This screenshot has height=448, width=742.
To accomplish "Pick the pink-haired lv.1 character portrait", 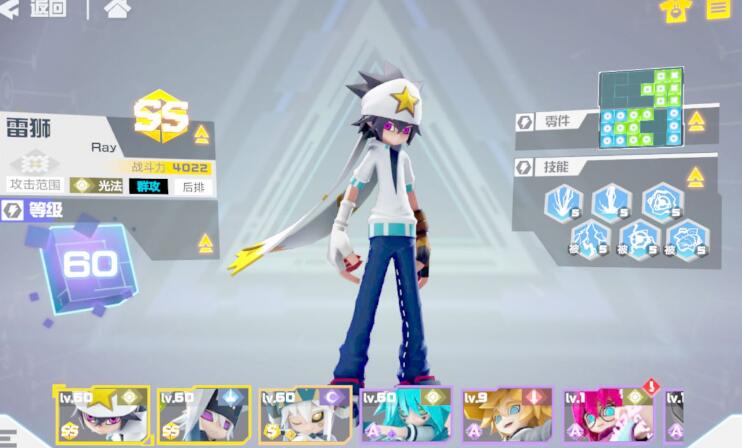I will [609, 415].
